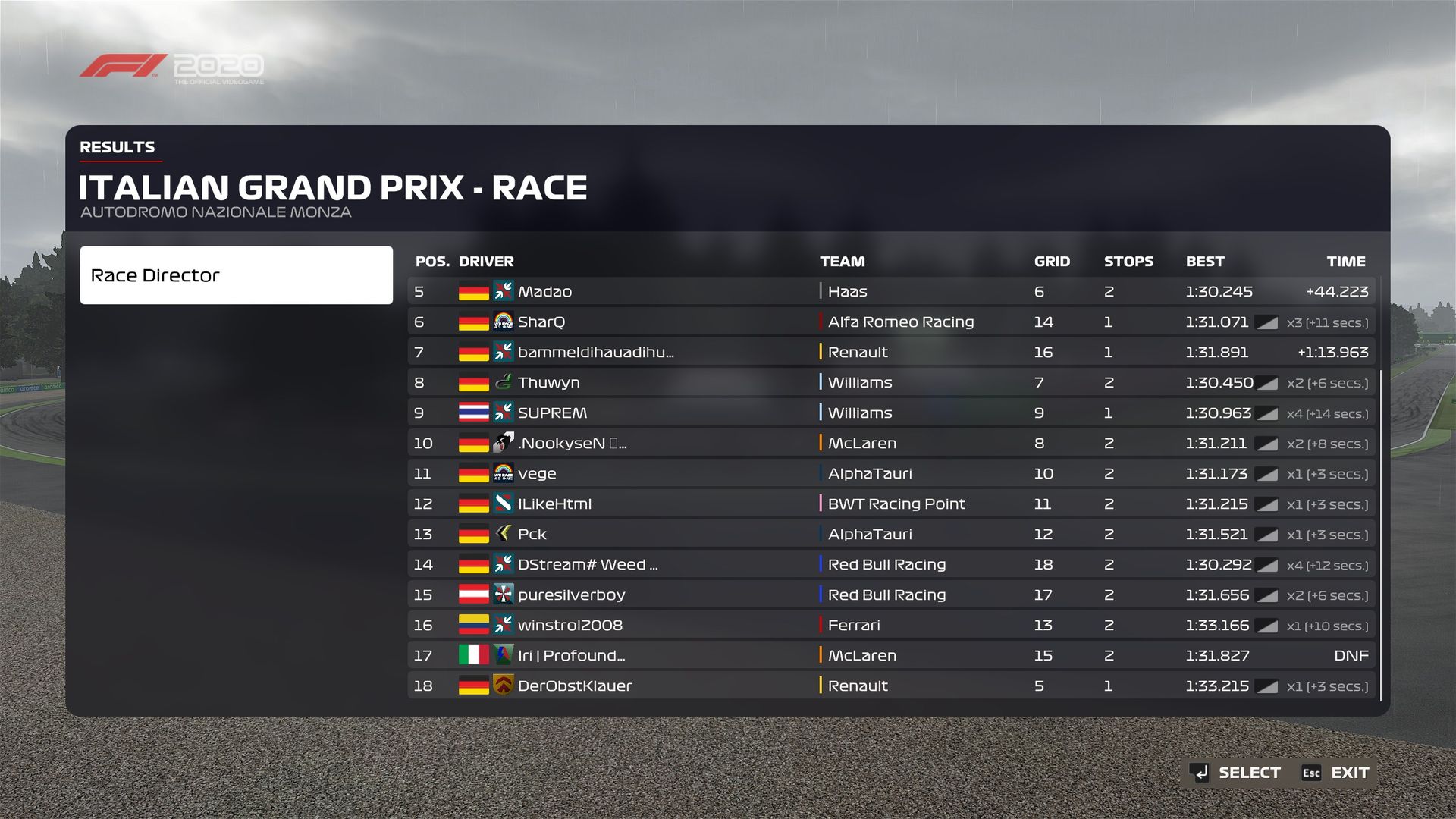Exit the results screen
1456x819 pixels.
[x=1336, y=773]
